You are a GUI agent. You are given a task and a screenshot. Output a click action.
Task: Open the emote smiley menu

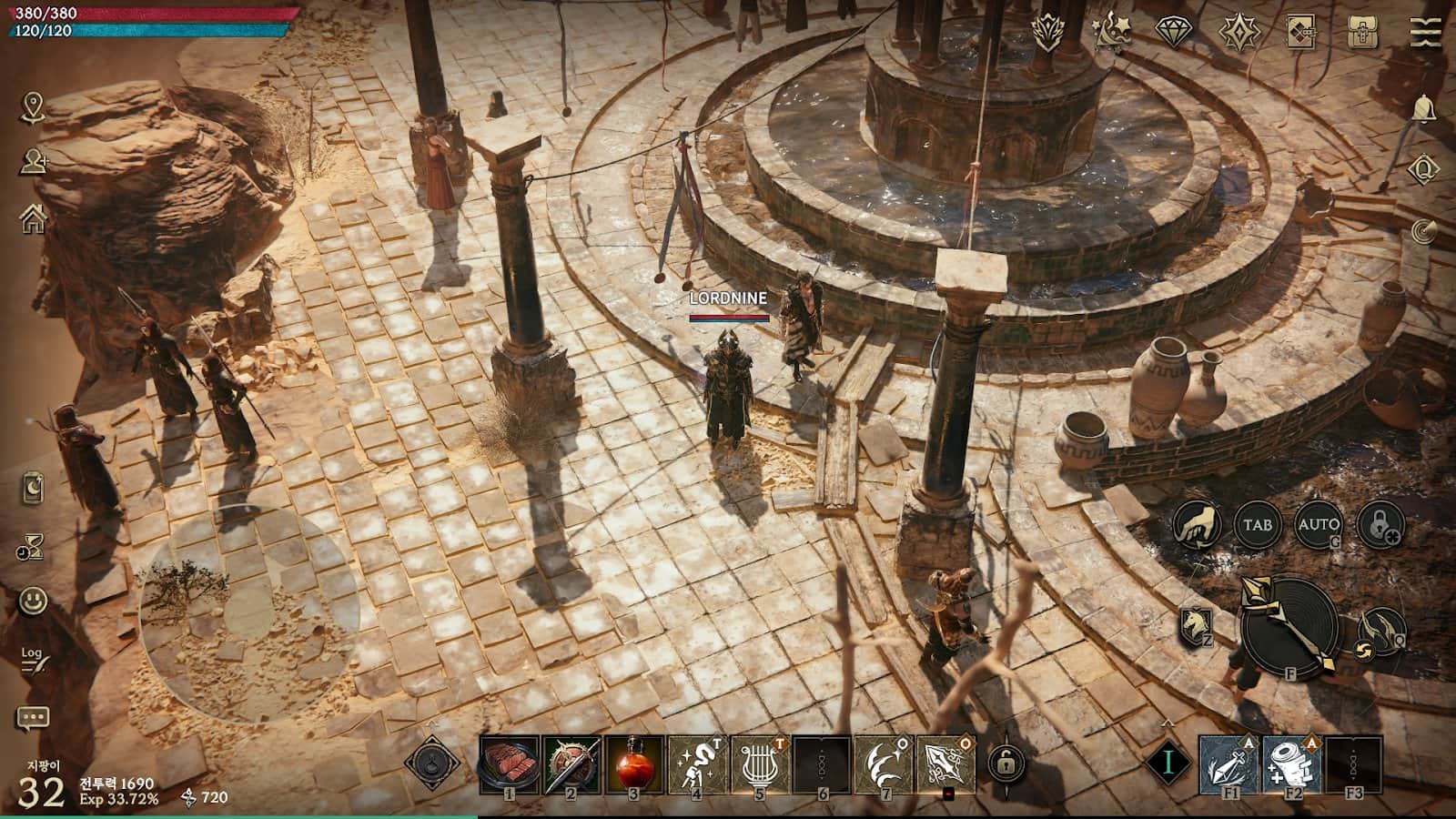click(x=34, y=601)
